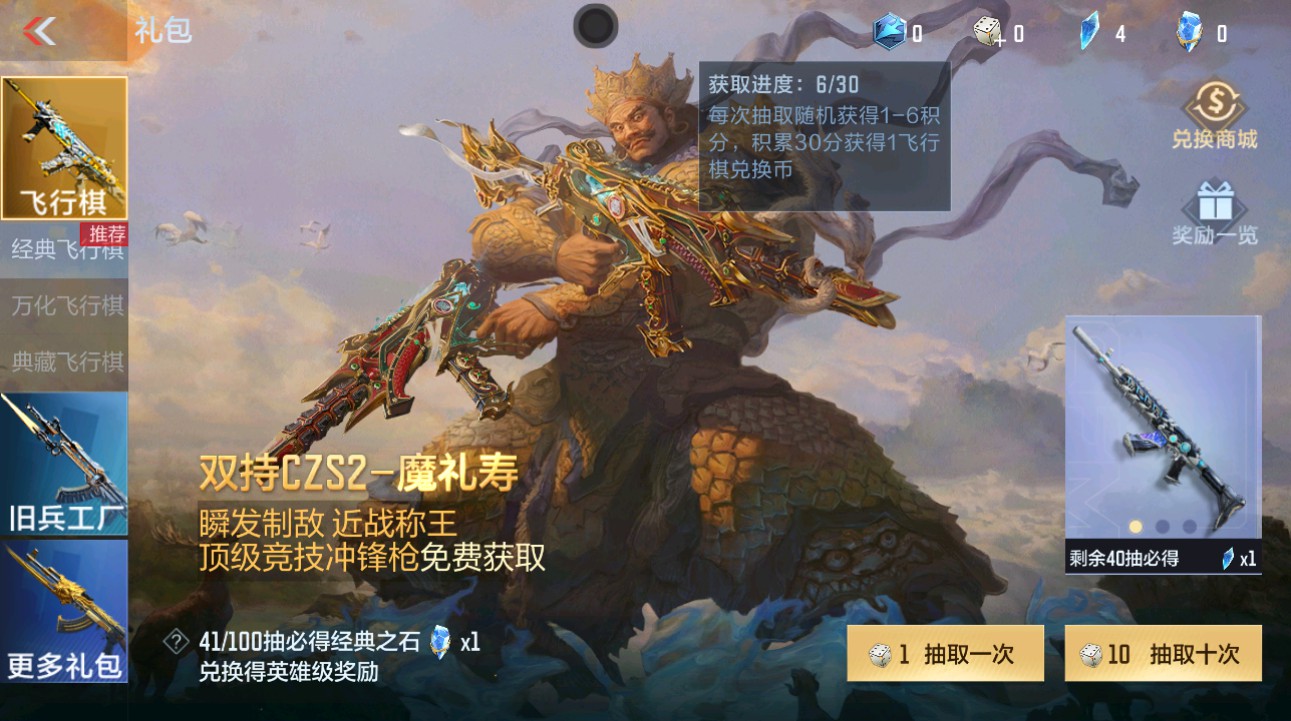This screenshot has width=1291, height=721.
Task: Toggle the third carousel dot
Action: (1188, 526)
